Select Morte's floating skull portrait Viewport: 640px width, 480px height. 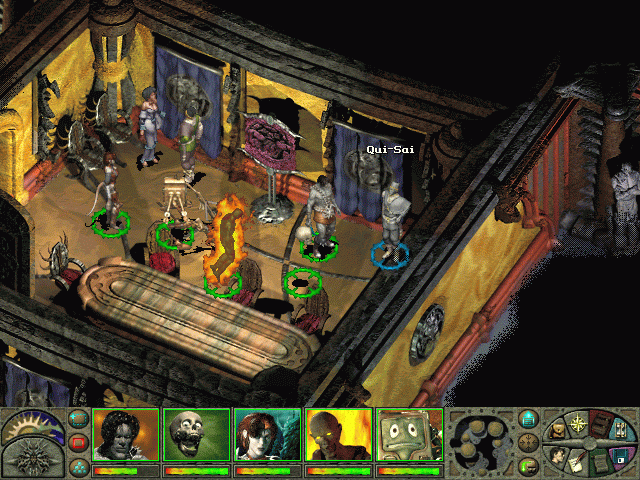[x=196, y=435]
